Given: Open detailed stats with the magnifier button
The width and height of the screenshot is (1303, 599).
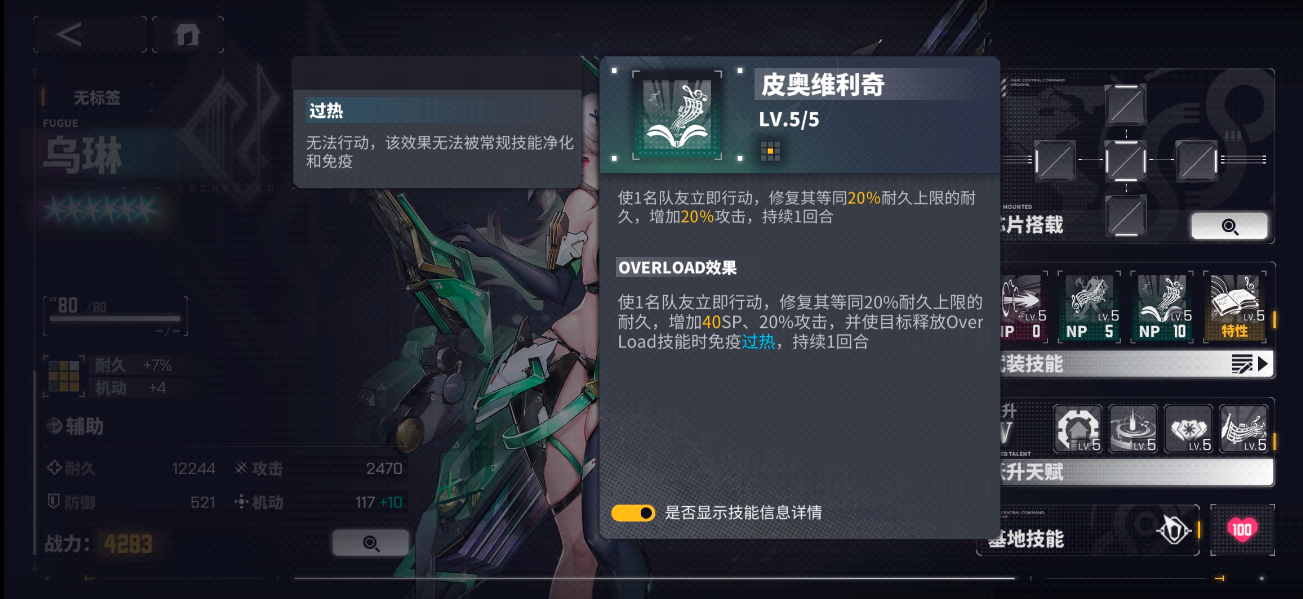Looking at the screenshot, I should click(x=370, y=543).
